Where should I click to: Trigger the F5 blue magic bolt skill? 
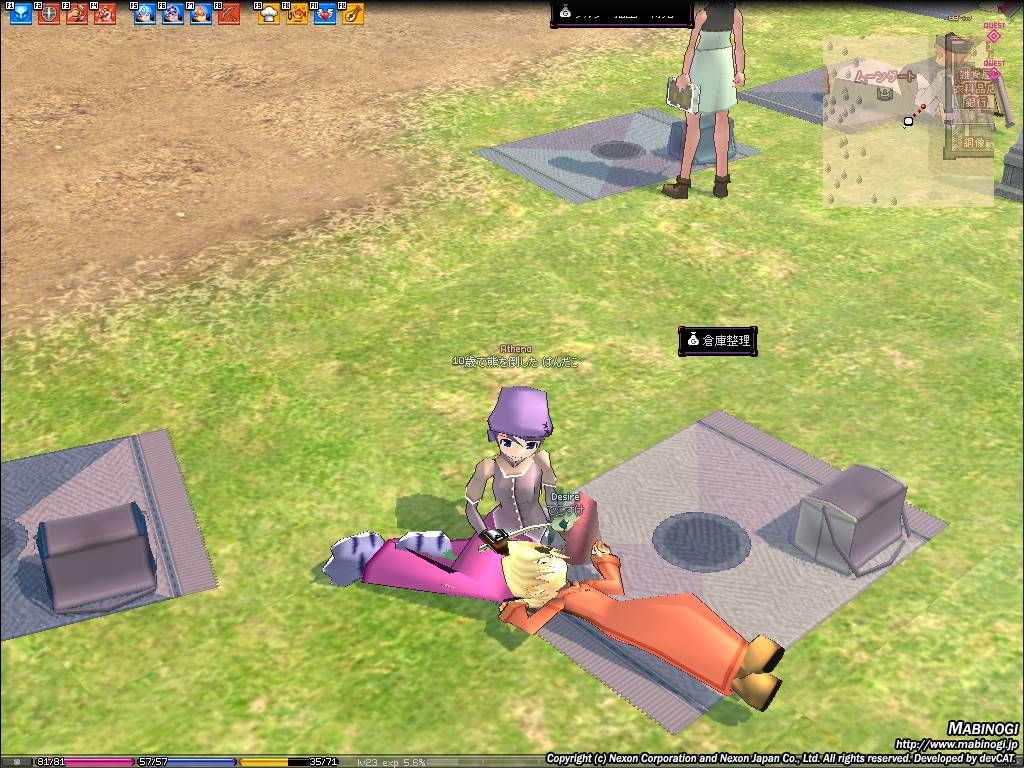[x=145, y=14]
